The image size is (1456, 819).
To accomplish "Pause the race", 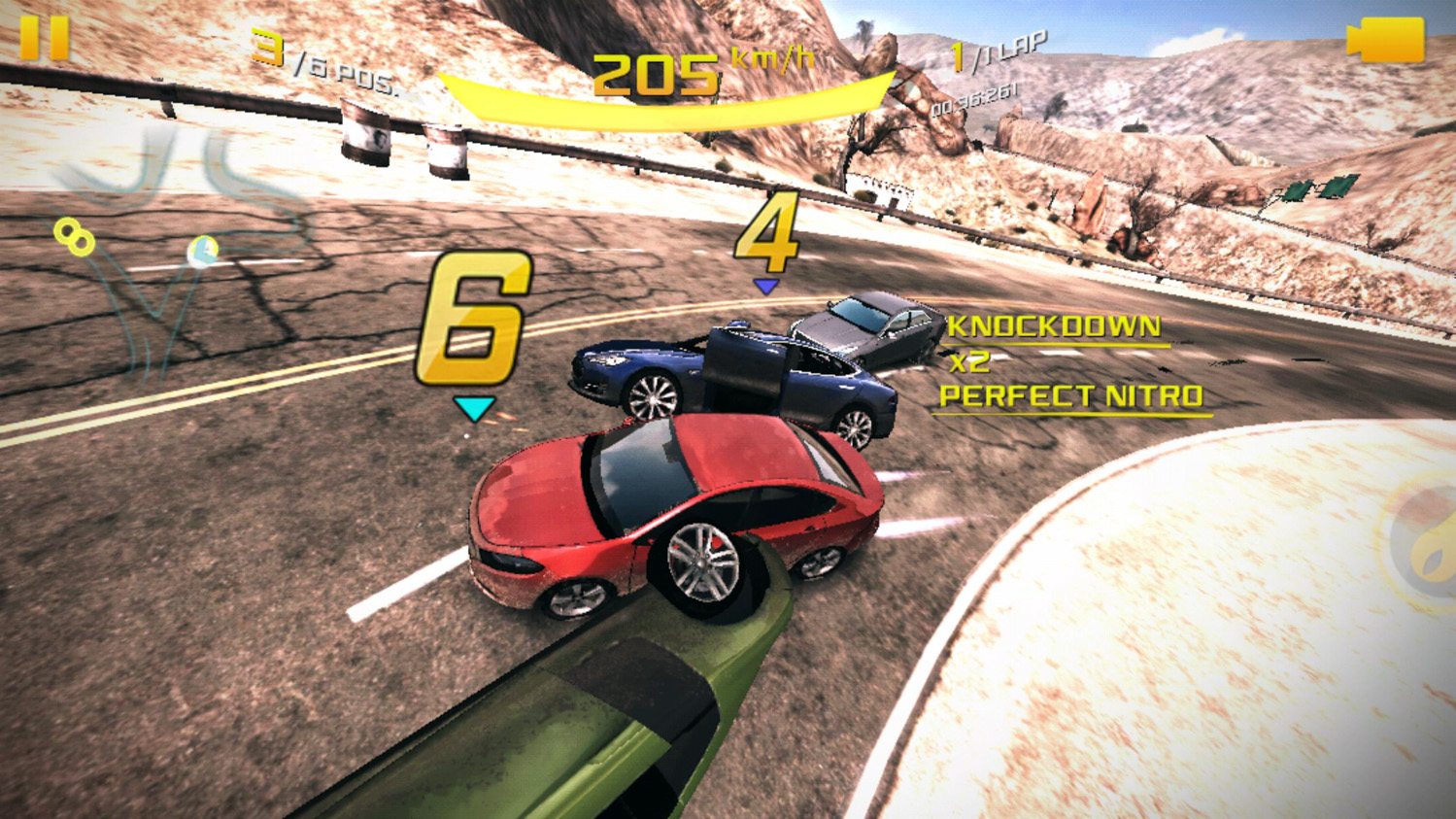I will pyautogui.click(x=45, y=39).
